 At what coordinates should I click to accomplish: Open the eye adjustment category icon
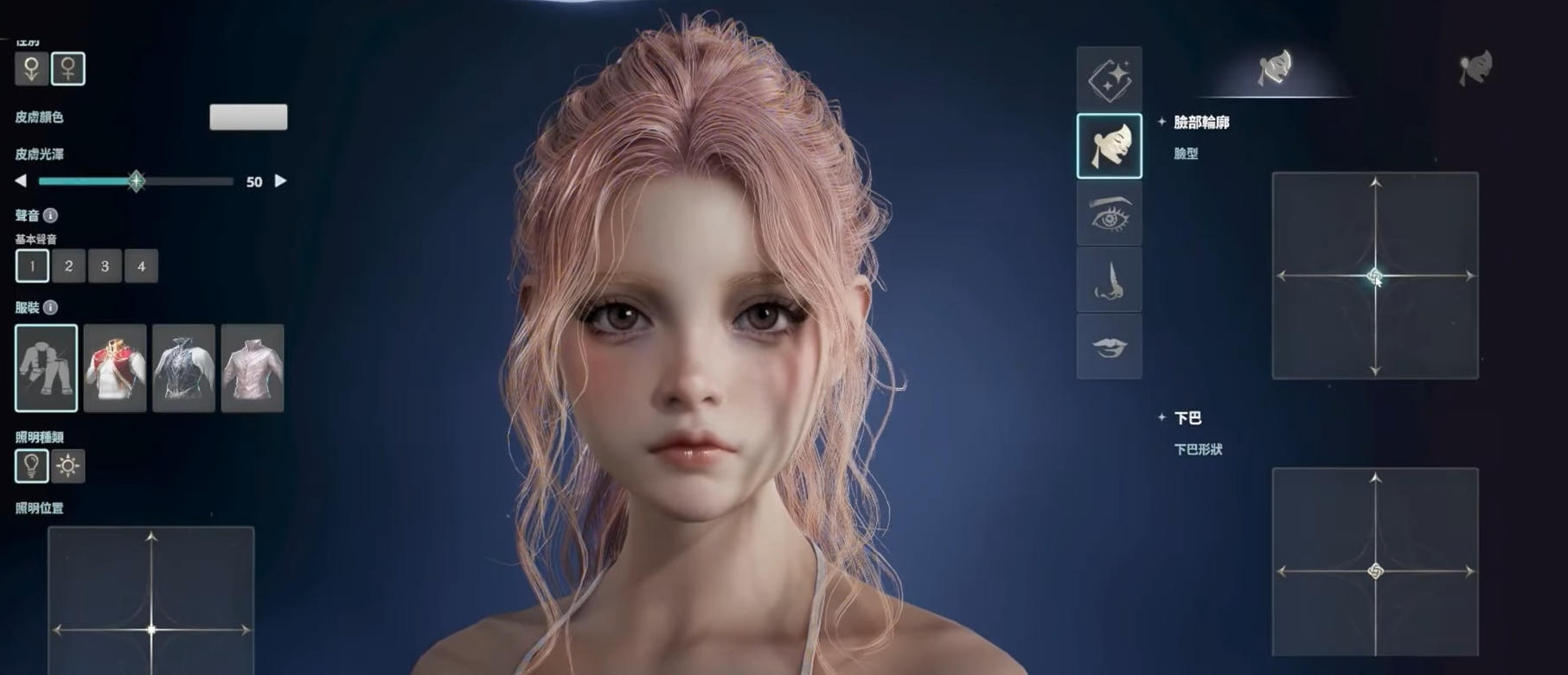(x=1109, y=215)
